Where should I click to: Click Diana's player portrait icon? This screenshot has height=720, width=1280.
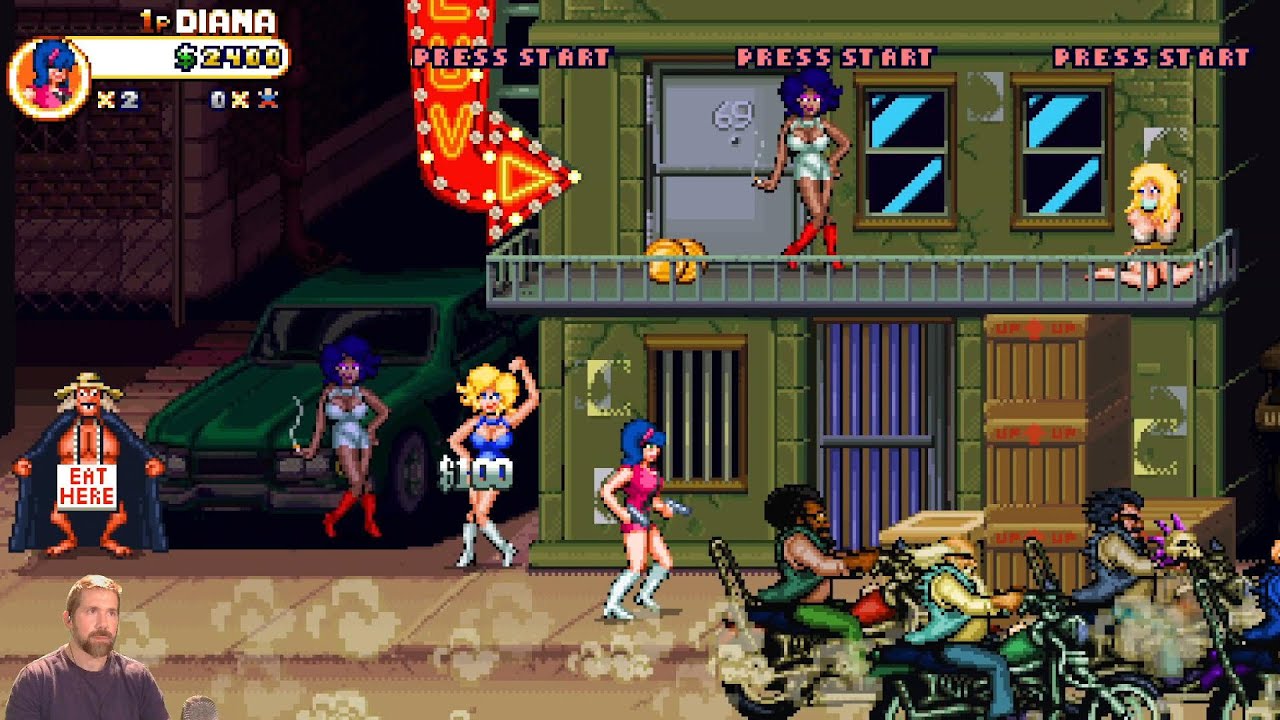[48, 78]
